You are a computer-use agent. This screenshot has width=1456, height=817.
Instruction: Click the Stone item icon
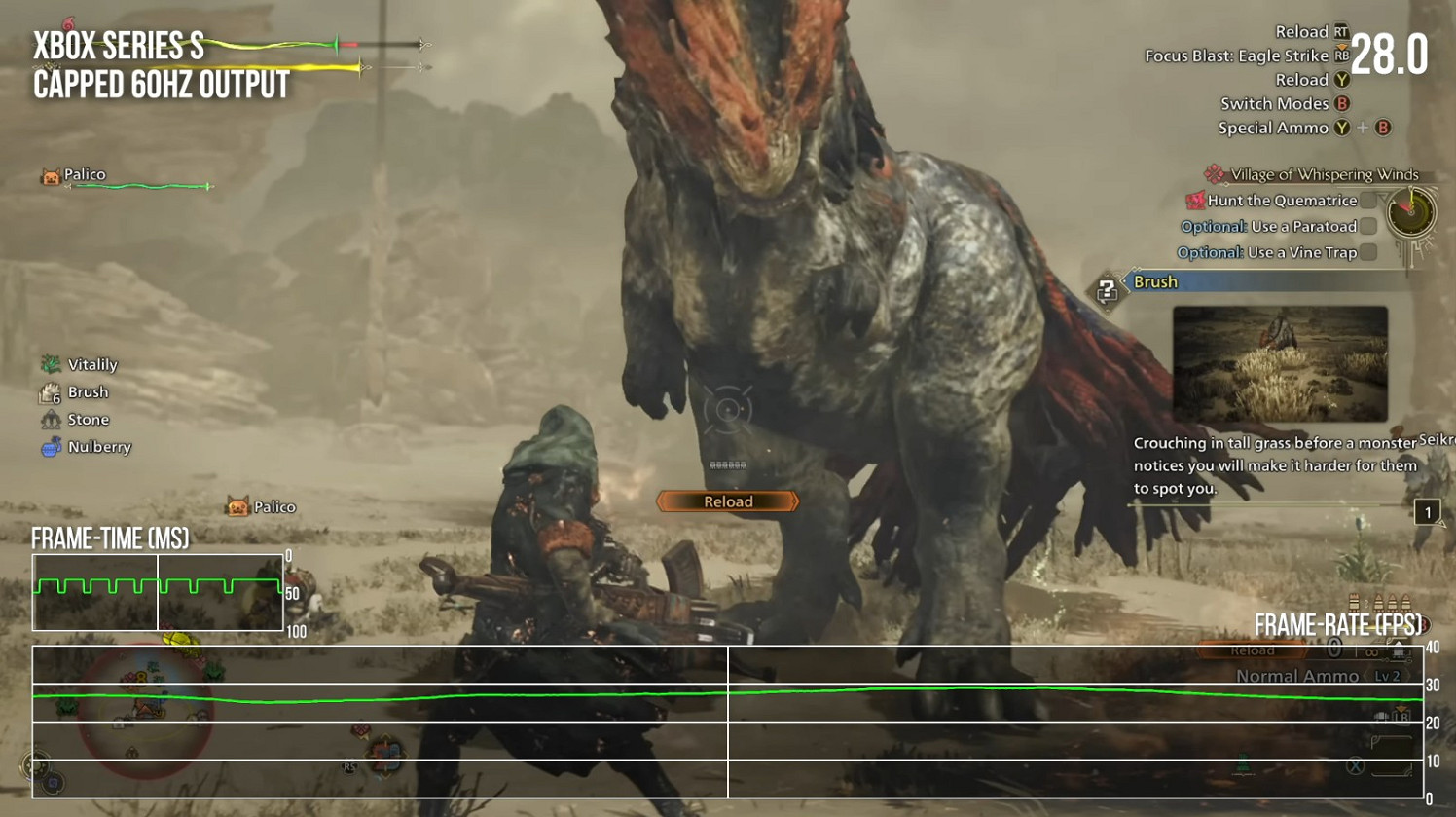(51, 419)
